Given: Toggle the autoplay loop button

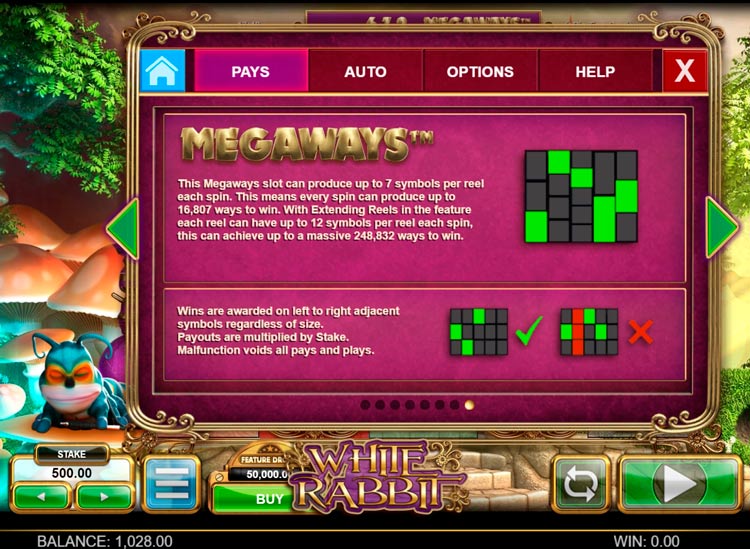Looking at the screenshot, I should [581, 485].
